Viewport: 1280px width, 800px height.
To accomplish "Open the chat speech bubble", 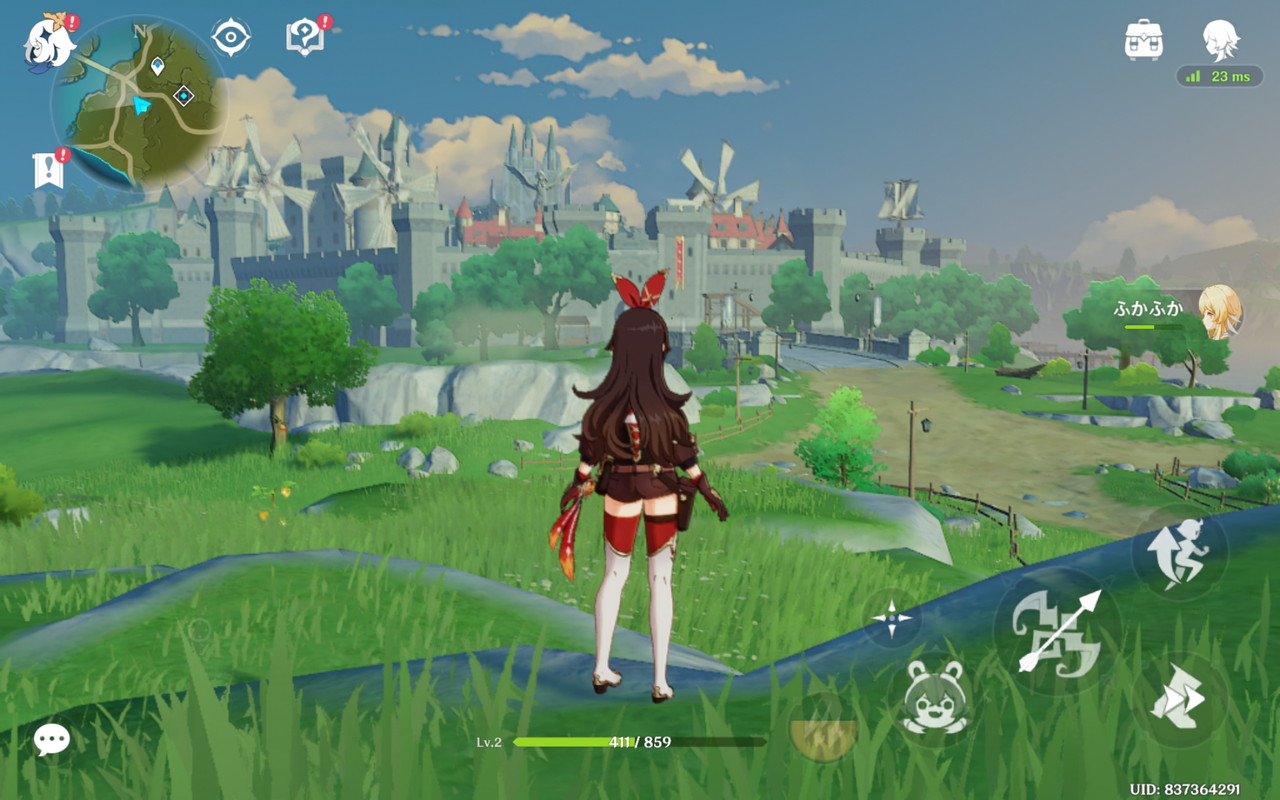I will pos(52,740).
